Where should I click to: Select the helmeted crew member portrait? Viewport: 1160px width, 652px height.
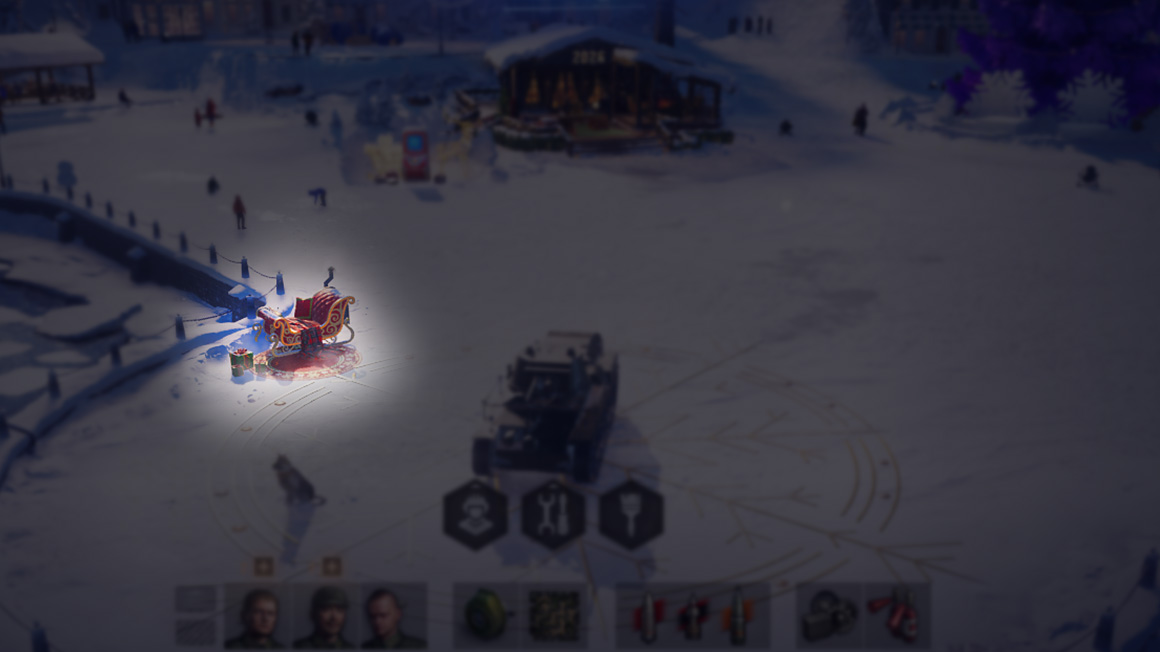click(x=327, y=615)
